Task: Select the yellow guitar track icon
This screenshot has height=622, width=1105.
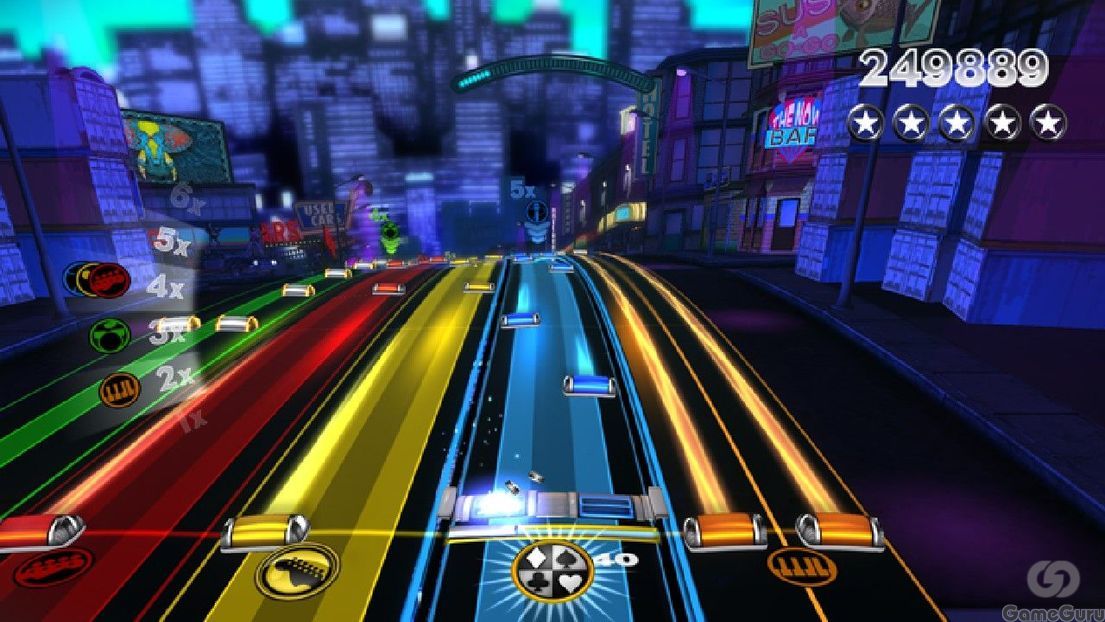Action: point(296,571)
